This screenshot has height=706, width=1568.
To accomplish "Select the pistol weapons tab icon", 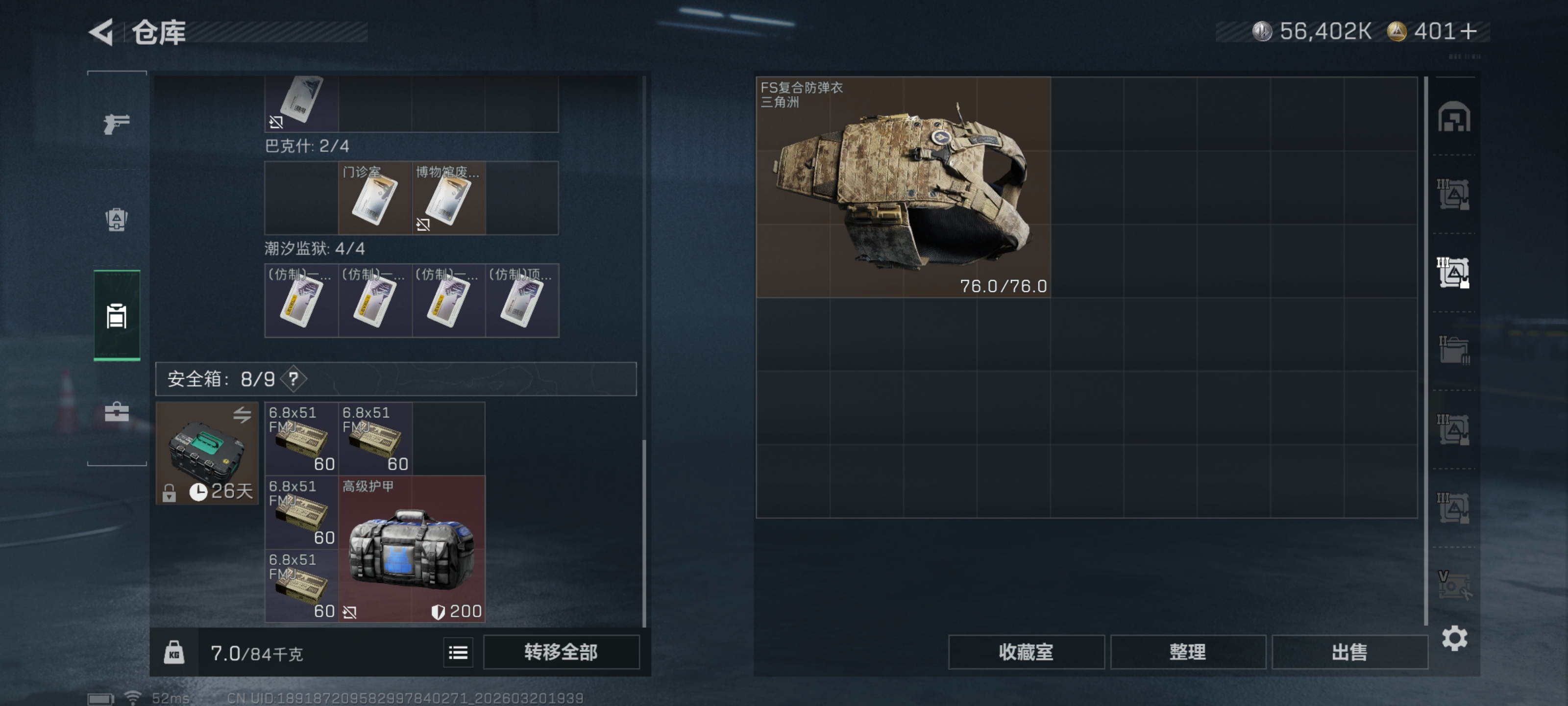I will (116, 124).
